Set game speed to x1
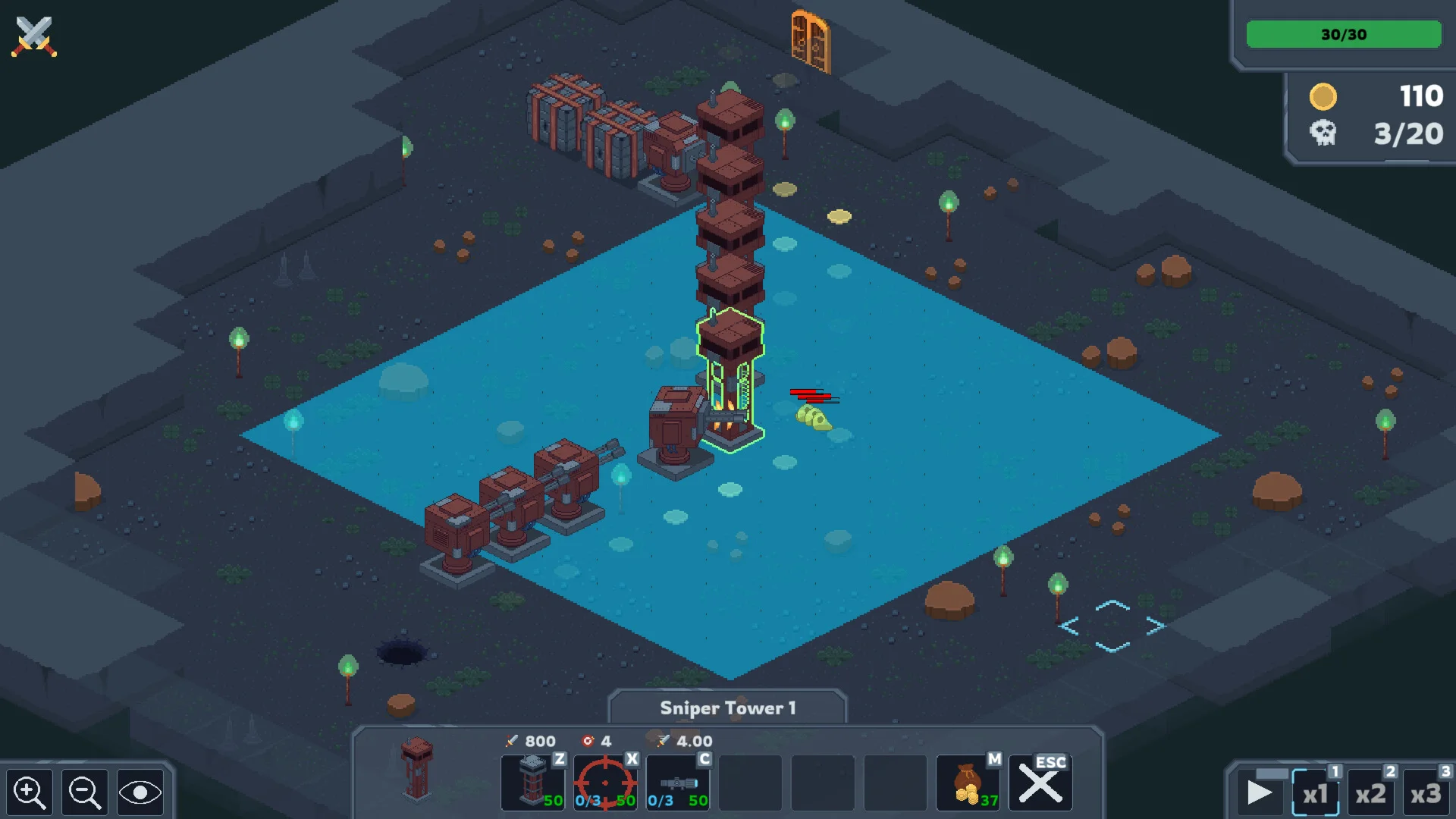 coord(1316,793)
